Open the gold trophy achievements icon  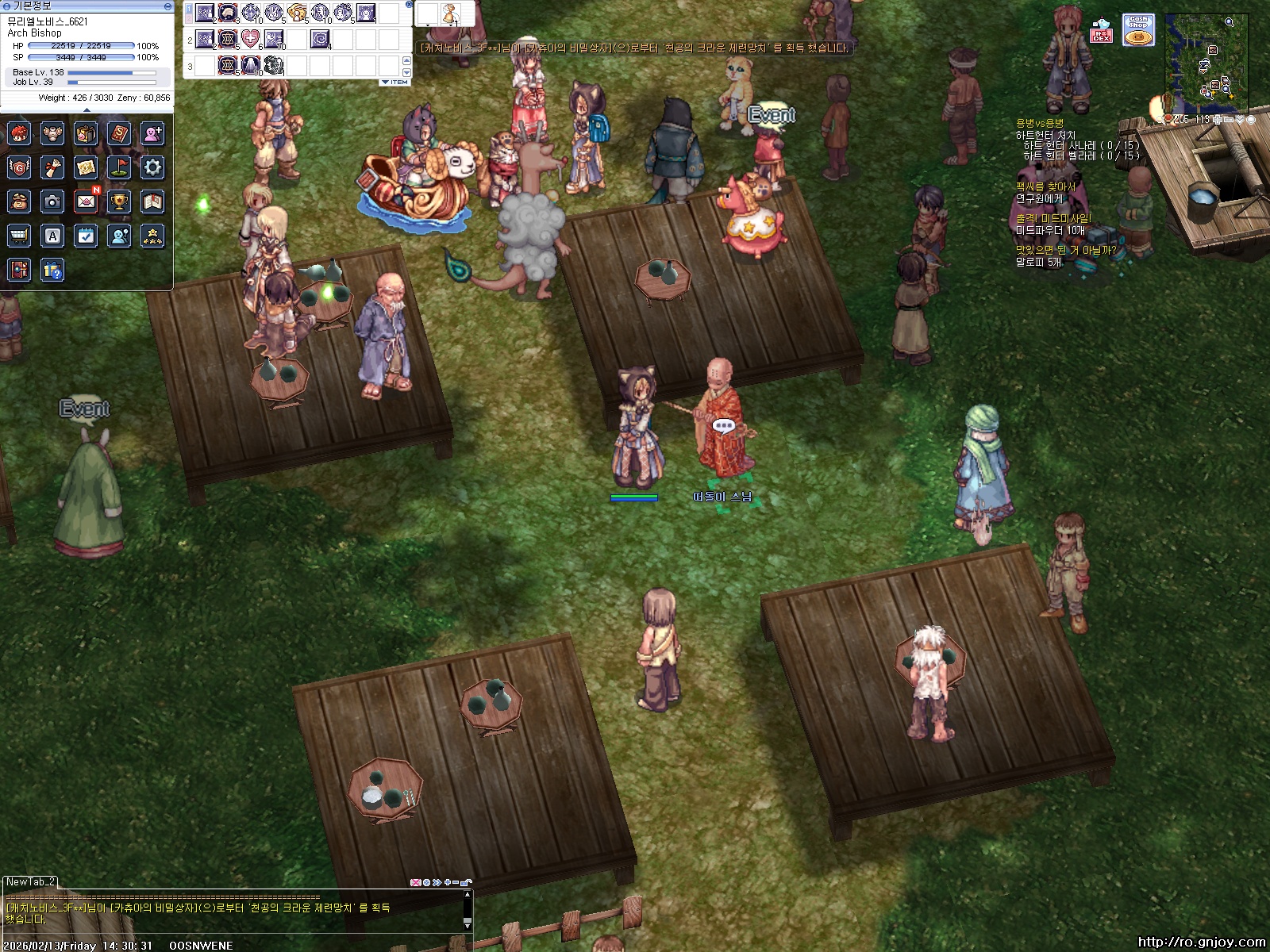click(119, 202)
